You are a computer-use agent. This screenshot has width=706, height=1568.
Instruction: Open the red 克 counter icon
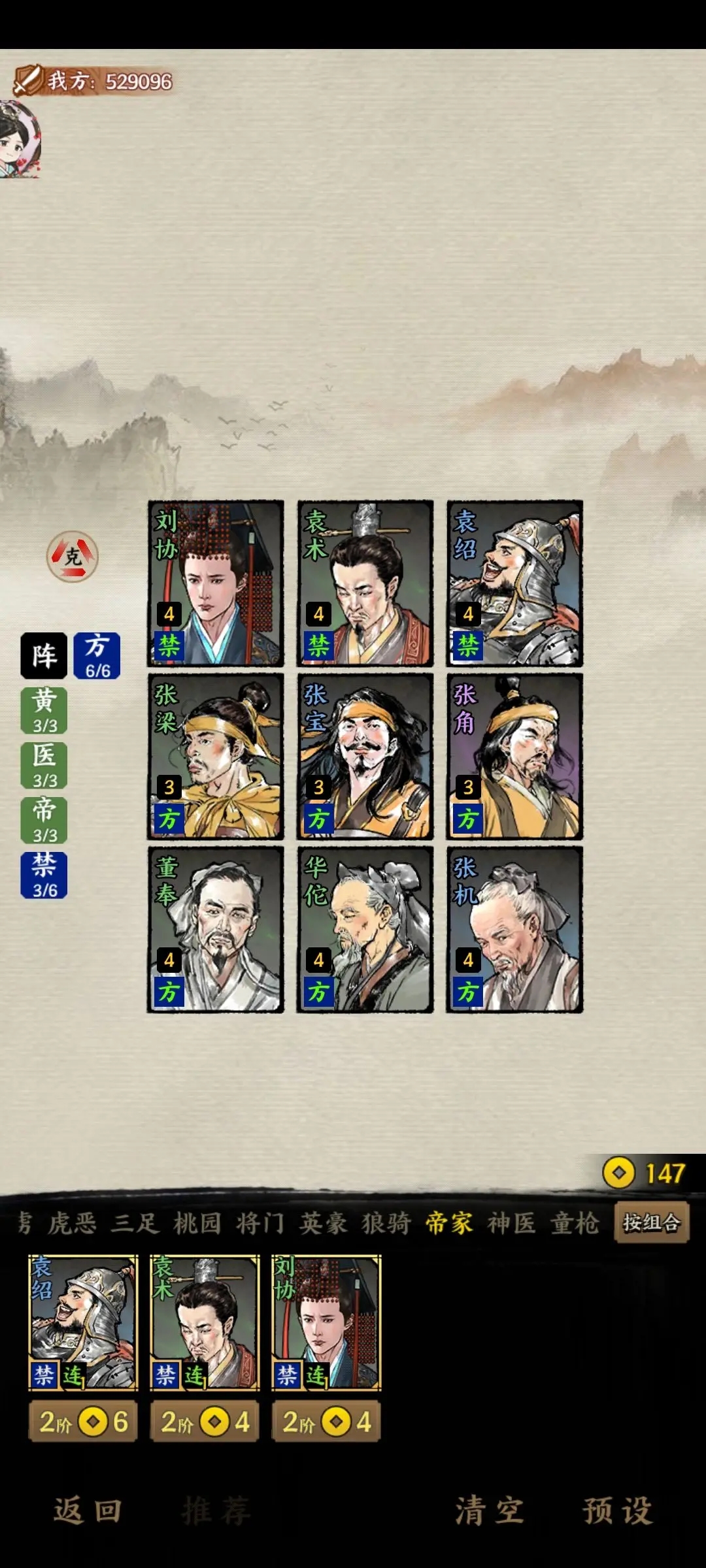pos(73,557)
